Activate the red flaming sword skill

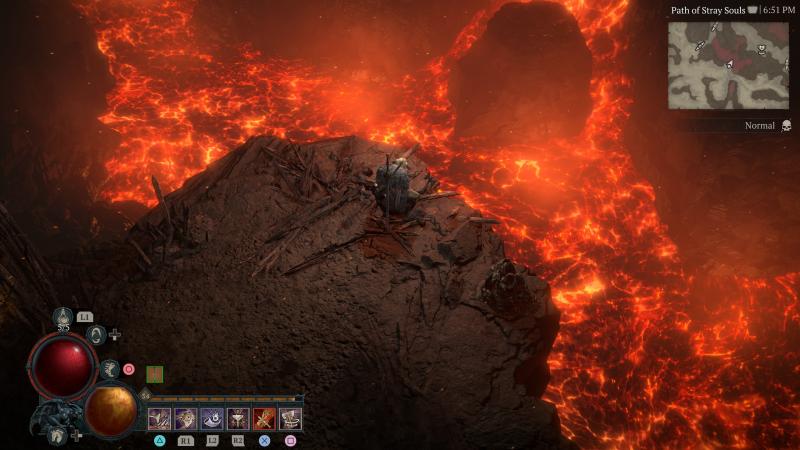264,419
